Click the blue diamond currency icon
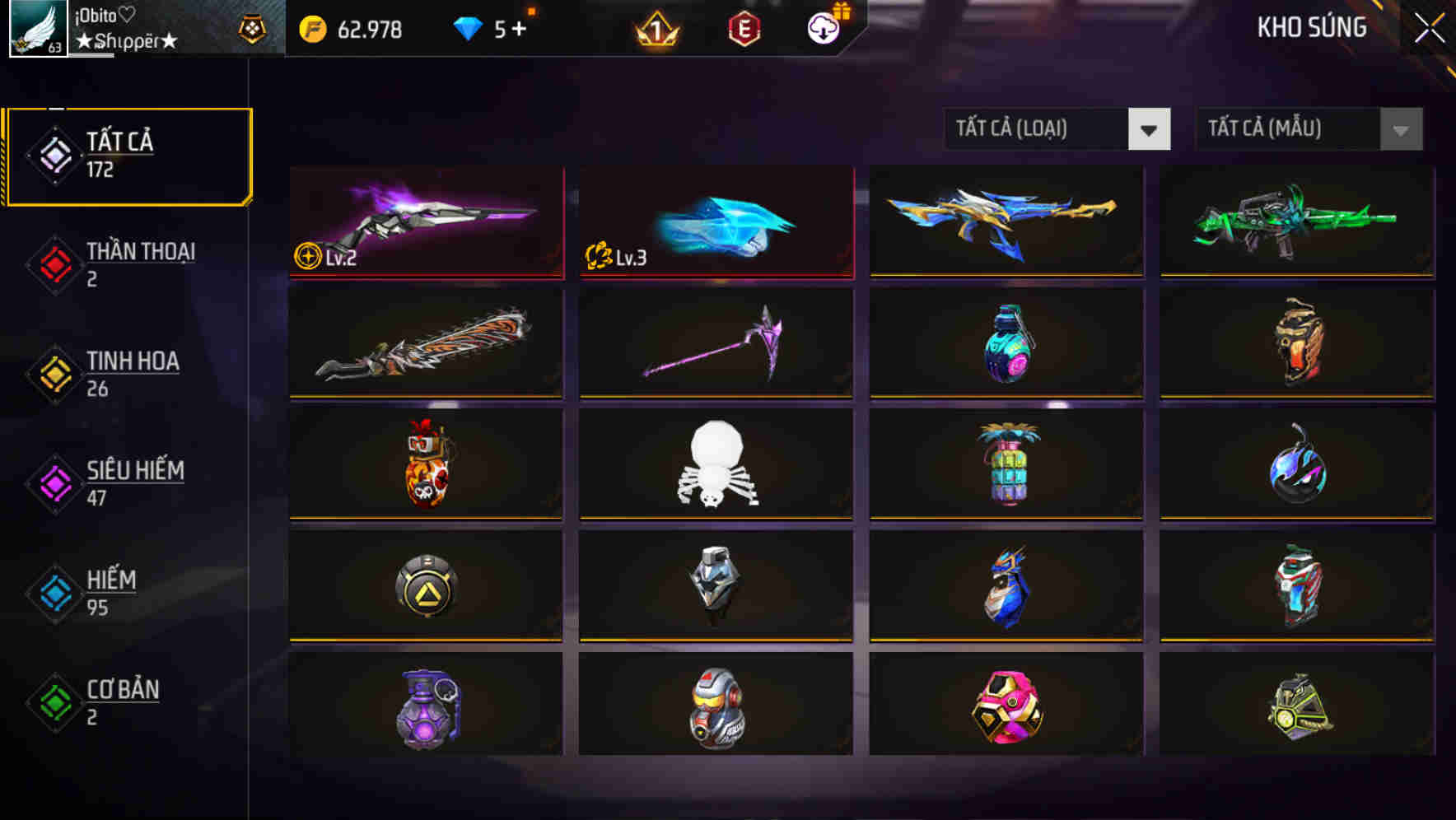This screenshot has width=1456, height=820. (468, 28)
